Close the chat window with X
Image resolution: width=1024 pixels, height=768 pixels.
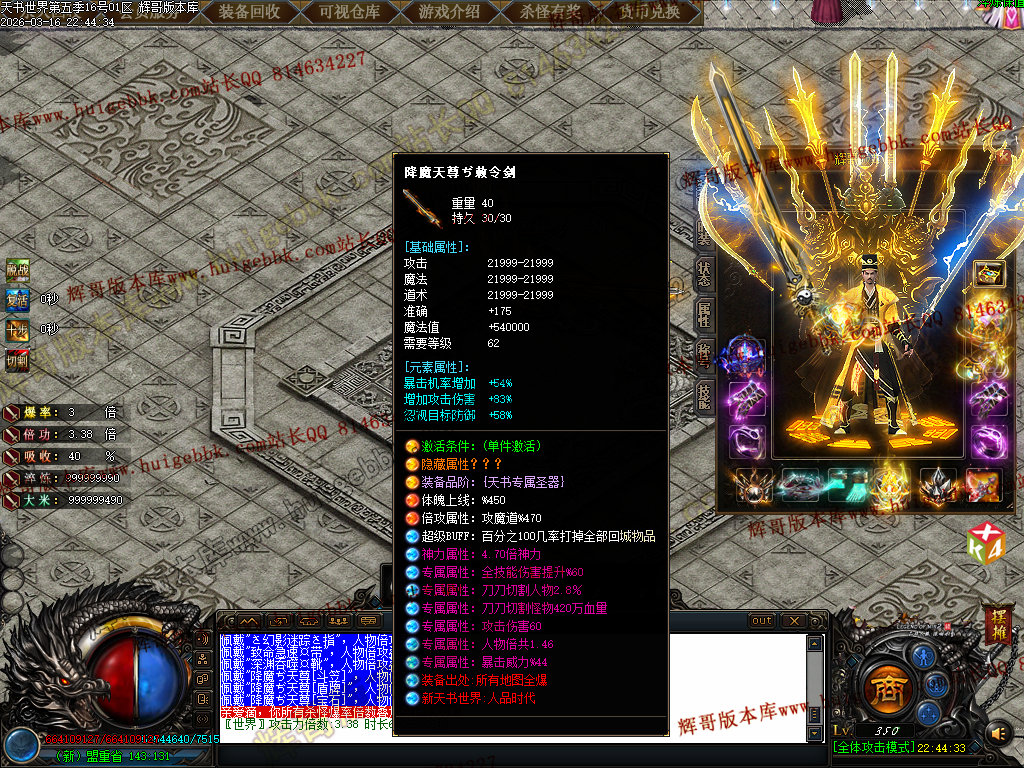(793, 621)
